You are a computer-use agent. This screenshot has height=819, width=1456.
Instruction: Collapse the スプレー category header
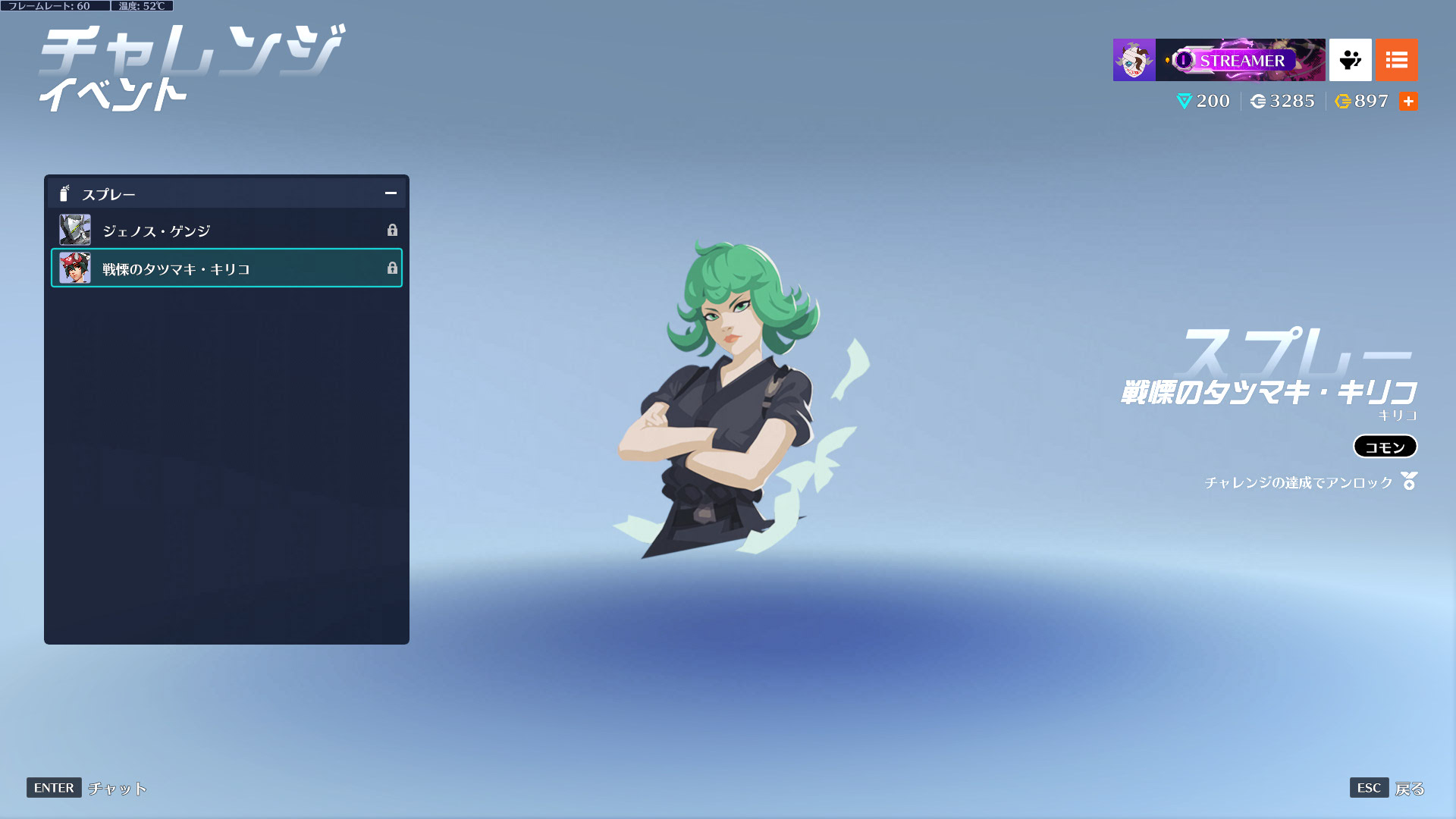[x=391, y=193]
